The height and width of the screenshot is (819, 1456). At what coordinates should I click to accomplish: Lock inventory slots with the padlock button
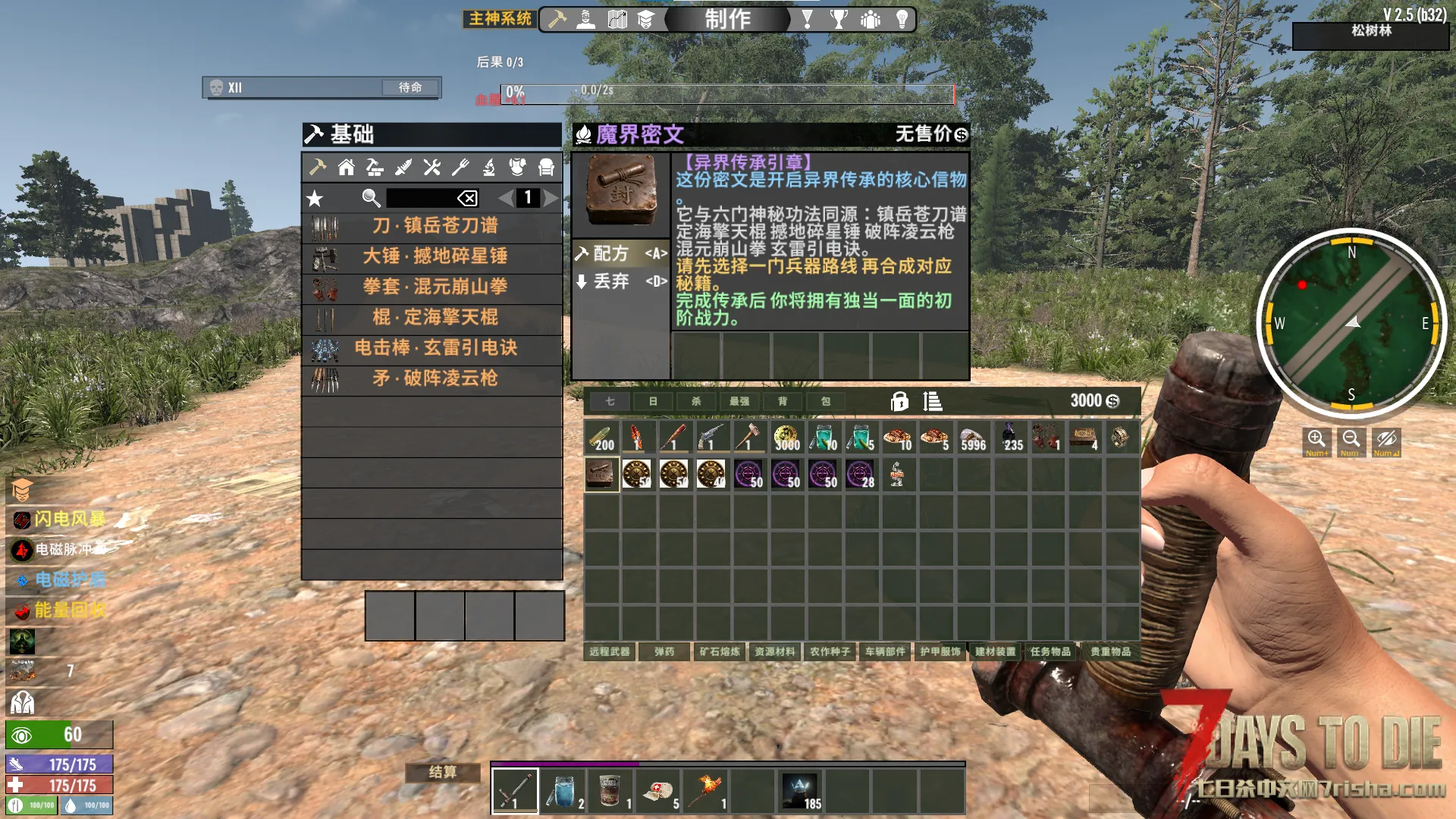click(899, 401)
